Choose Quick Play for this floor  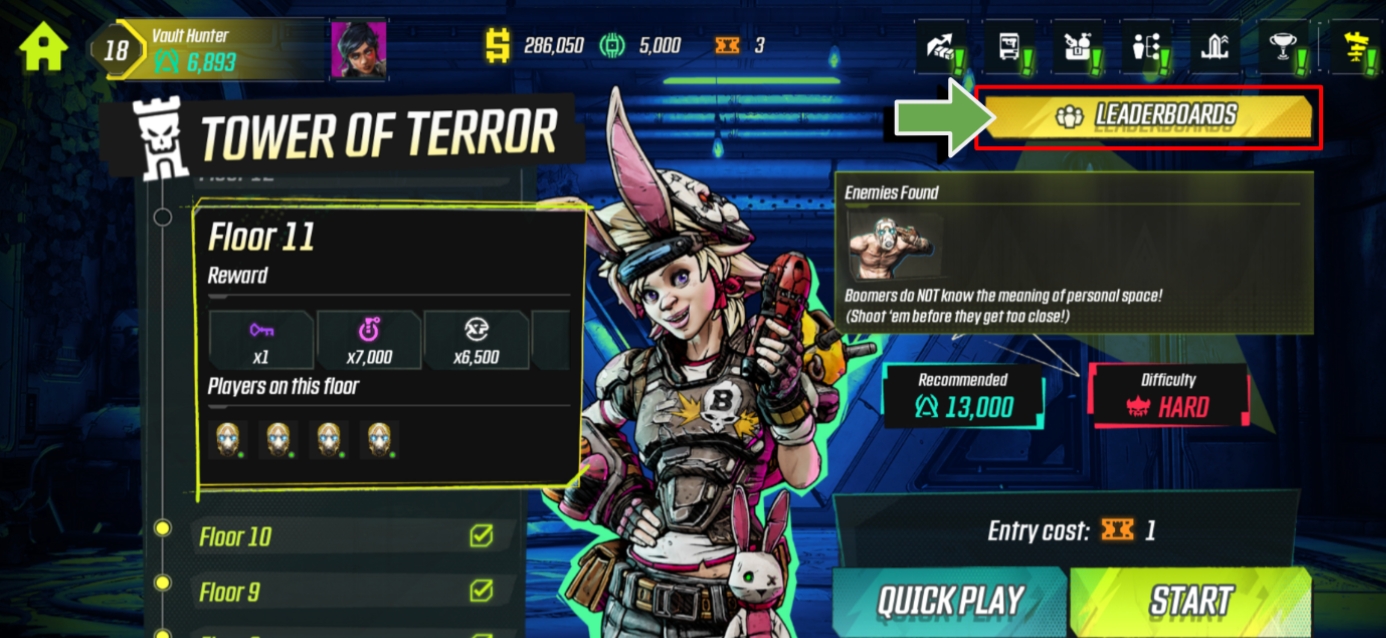pyautogui.click(x=950, y=602)
